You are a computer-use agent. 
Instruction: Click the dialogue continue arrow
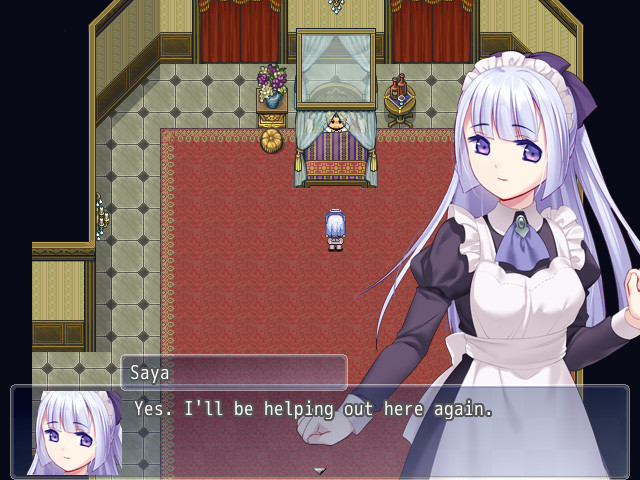[320, 470]
